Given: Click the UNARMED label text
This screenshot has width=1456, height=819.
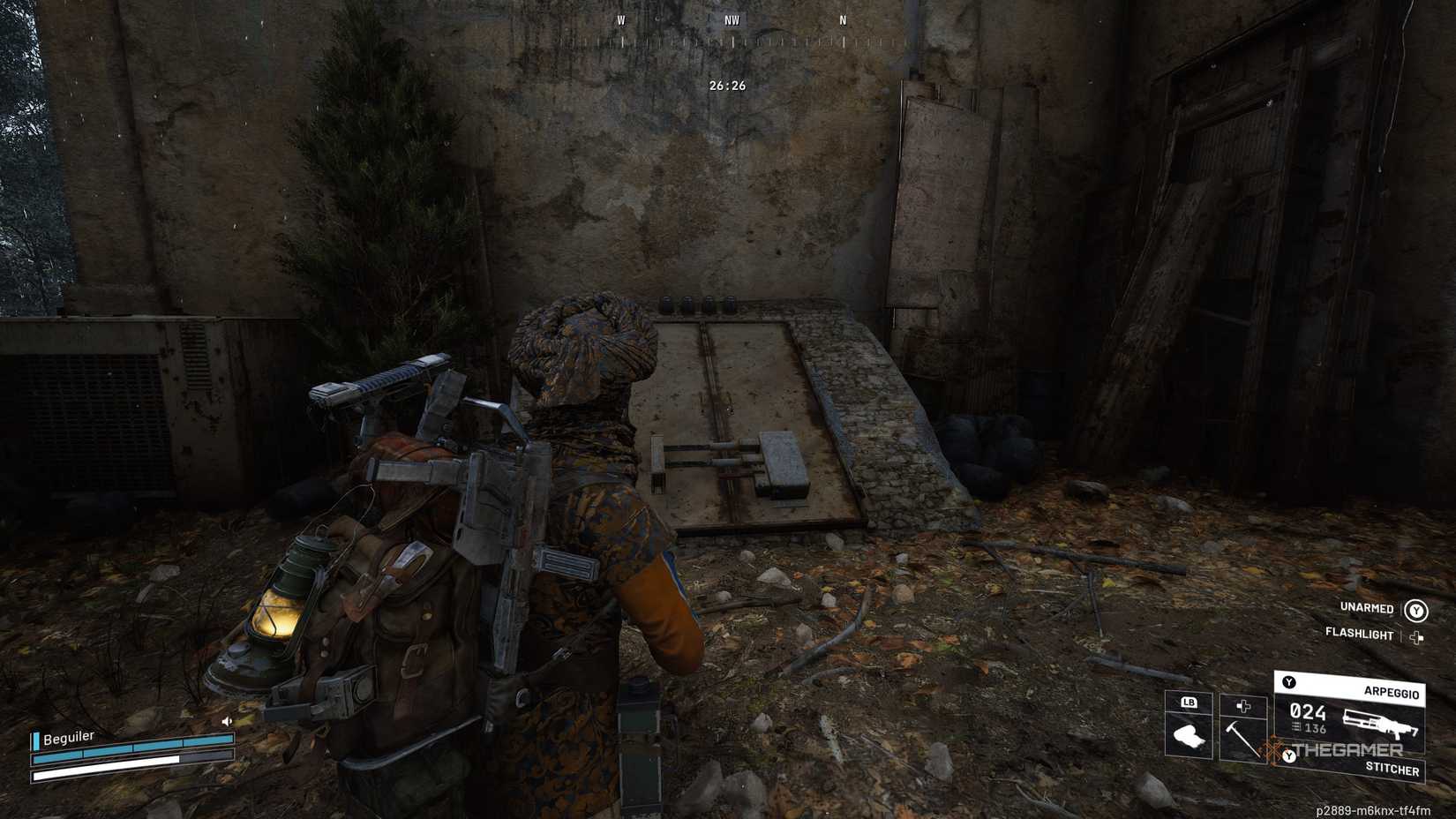Looking at the screenshot, I should click(1367, 609).
